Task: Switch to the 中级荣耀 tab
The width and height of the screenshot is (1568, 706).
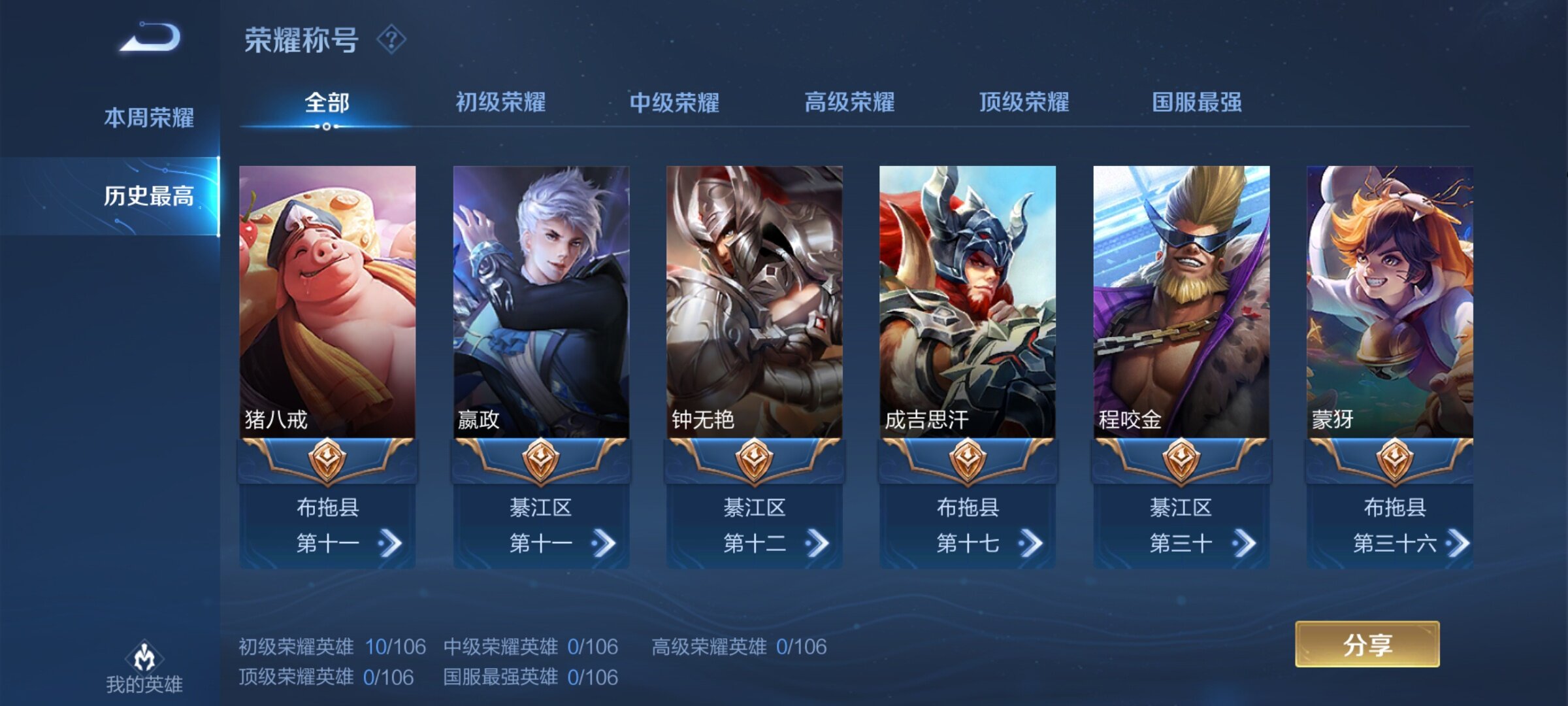Action: [674, 103]
